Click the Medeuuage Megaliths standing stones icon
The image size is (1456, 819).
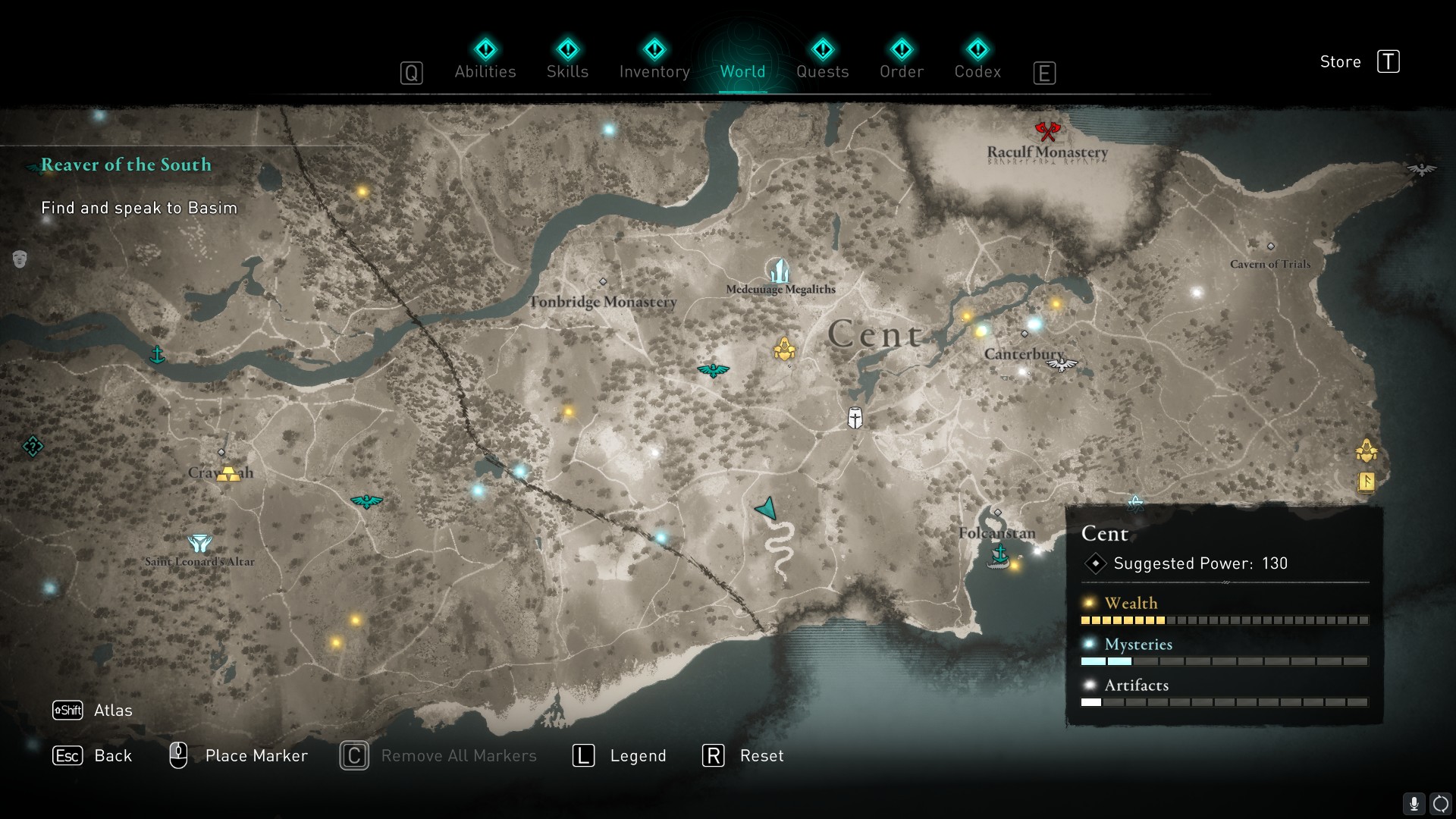779,271
